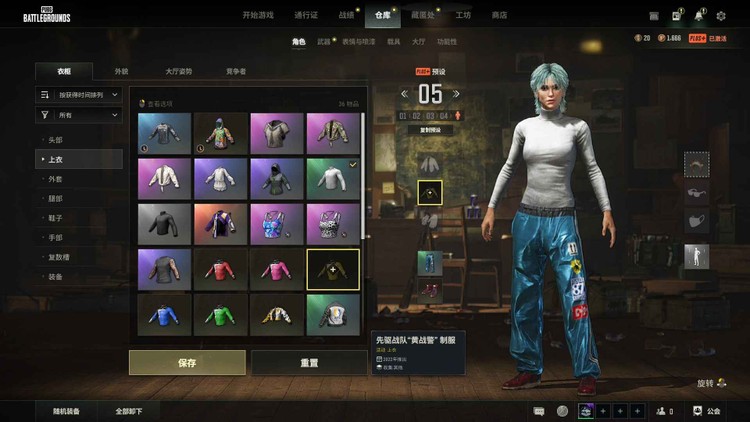
Task: Select the green long-sleeve shirt item
Action: (x=220, y=313)
